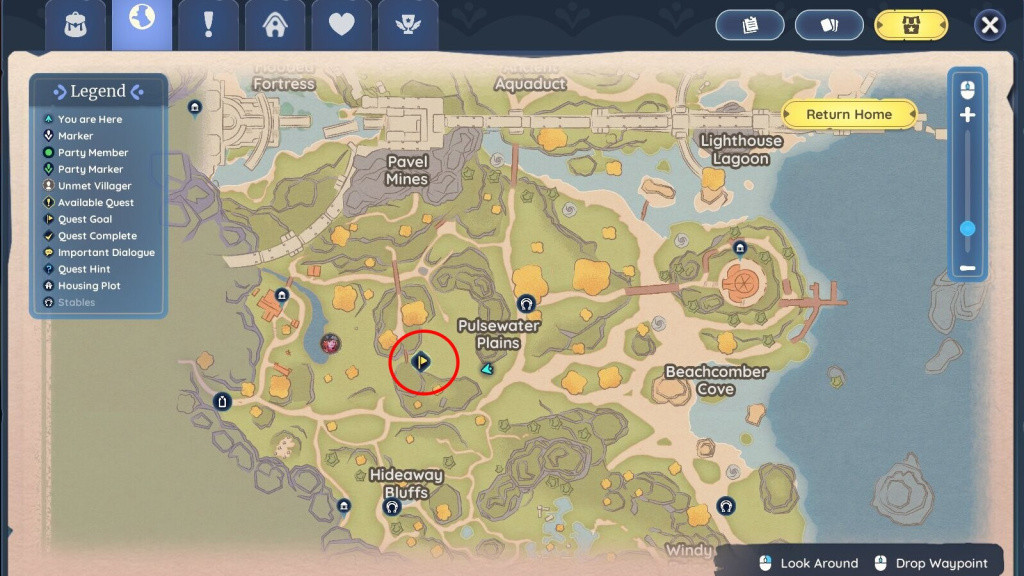Open the clipboard notes button
Image resolution: width=1024 pixels, height=576 pixels.
749,25
